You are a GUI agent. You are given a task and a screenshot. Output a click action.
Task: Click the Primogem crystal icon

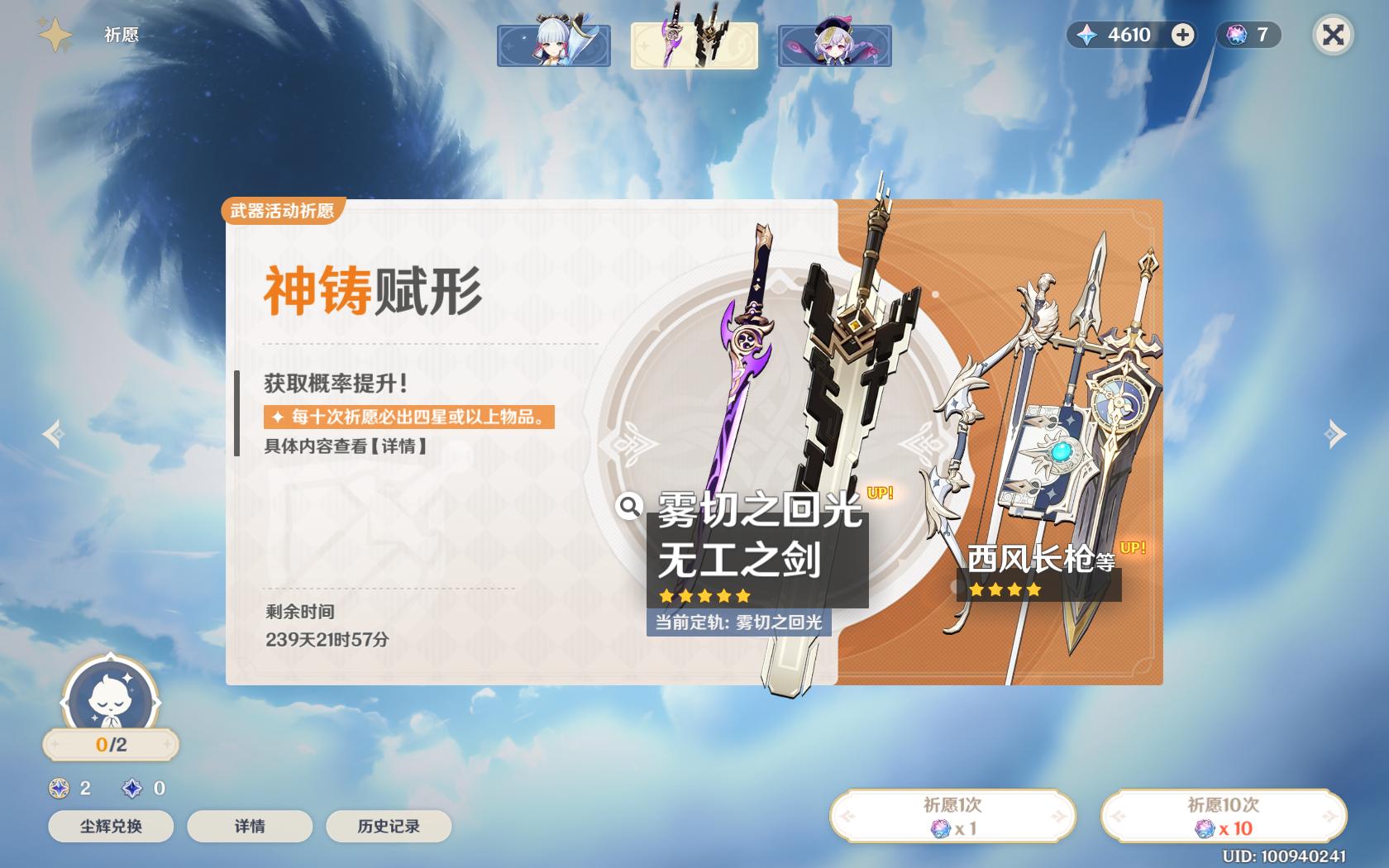tap(1086, 36)
